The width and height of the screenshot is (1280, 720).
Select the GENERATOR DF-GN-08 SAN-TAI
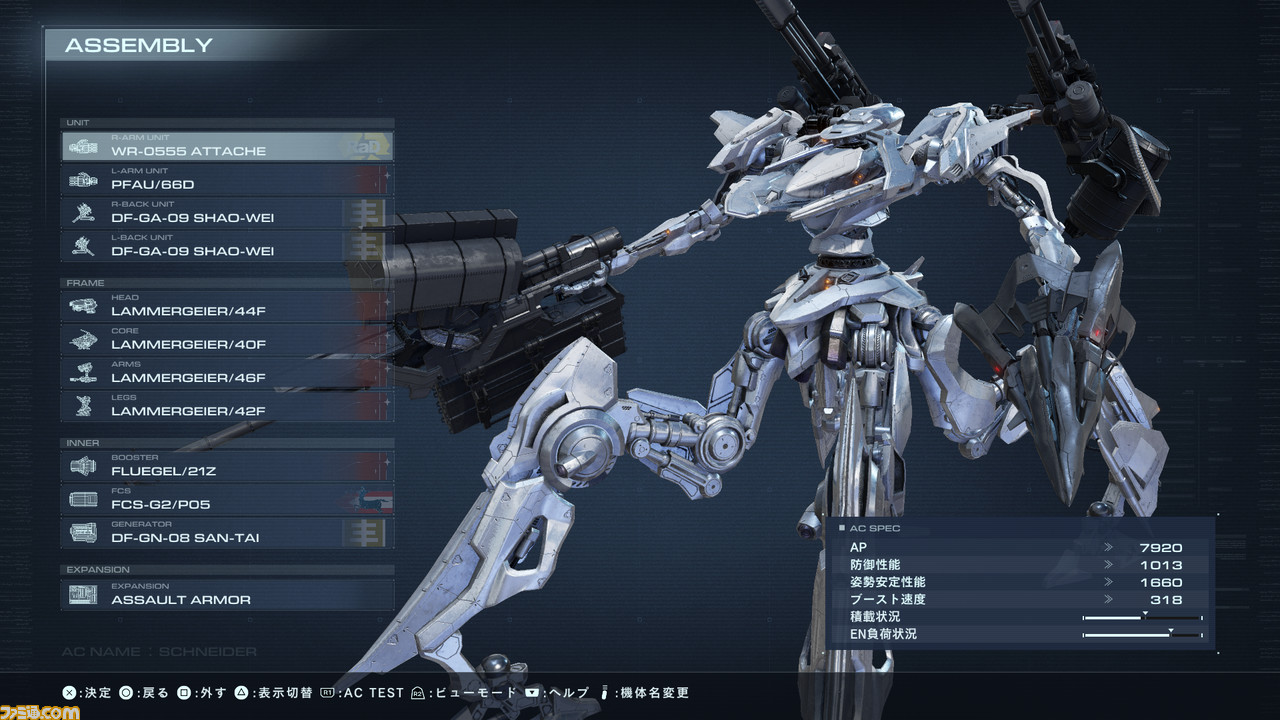[x=228, y=533]
